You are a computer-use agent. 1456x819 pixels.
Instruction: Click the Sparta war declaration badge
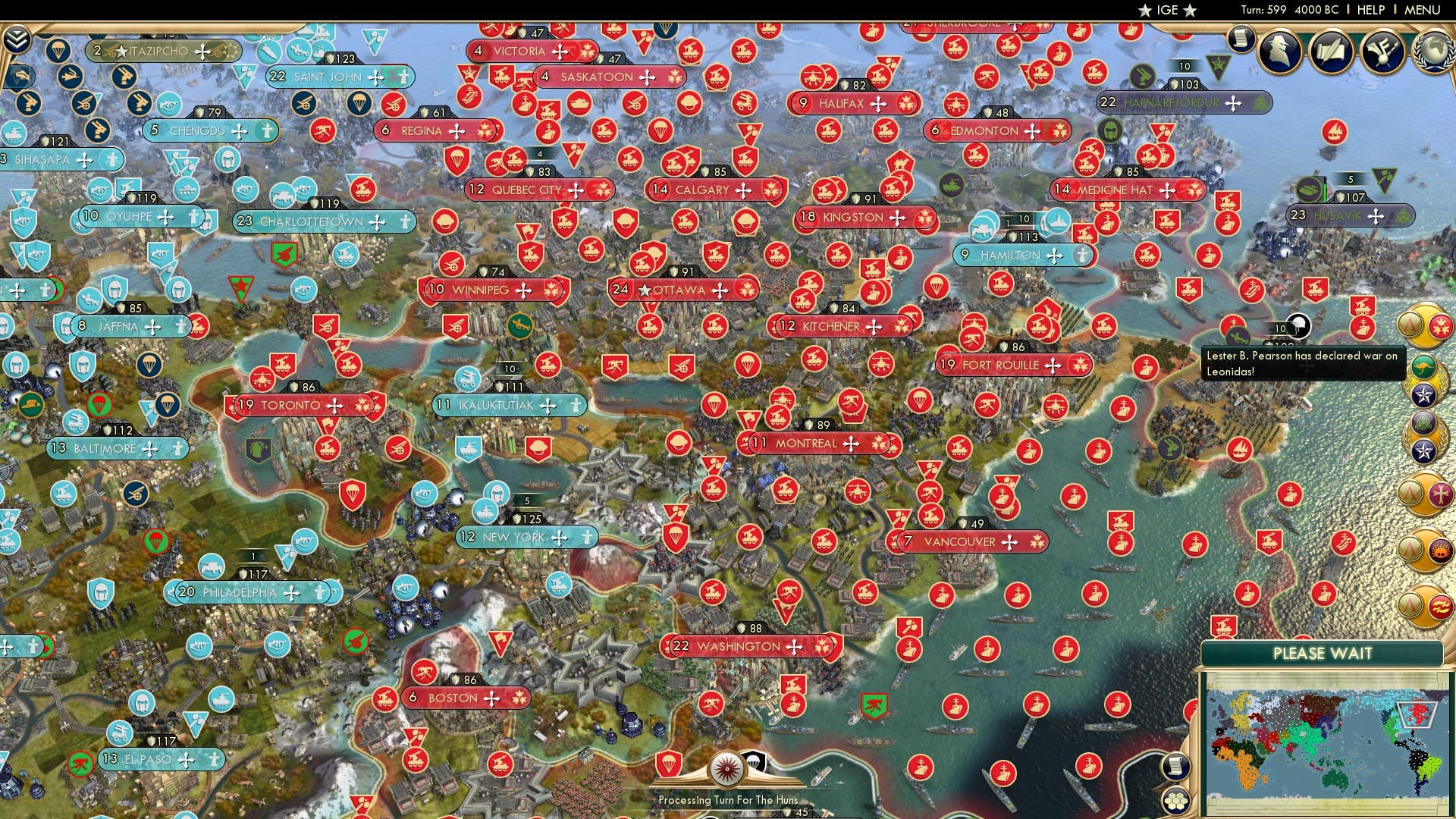click(1411, 325)
